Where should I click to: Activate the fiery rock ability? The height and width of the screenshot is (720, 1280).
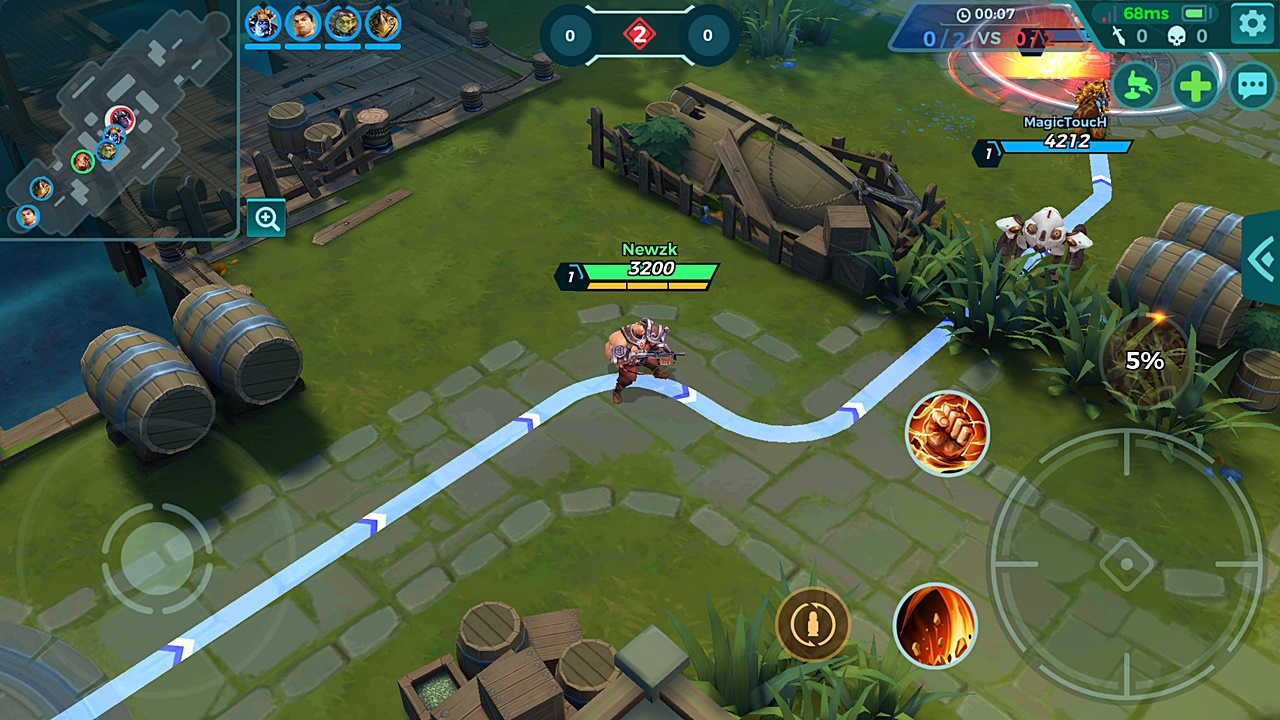click(935, 625)
